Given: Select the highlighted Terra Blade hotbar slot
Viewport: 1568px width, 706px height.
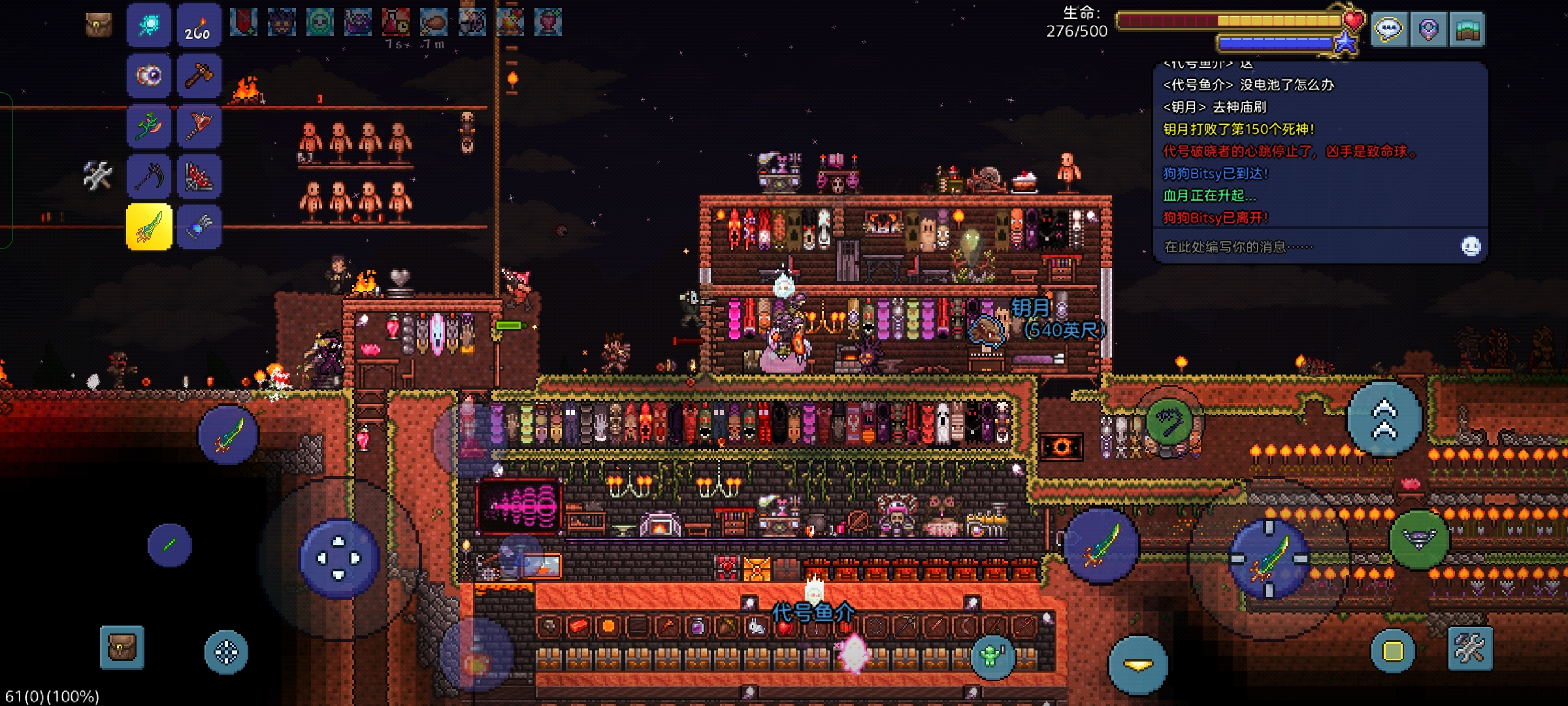Looking at the screenshot, I should point(149,227).
